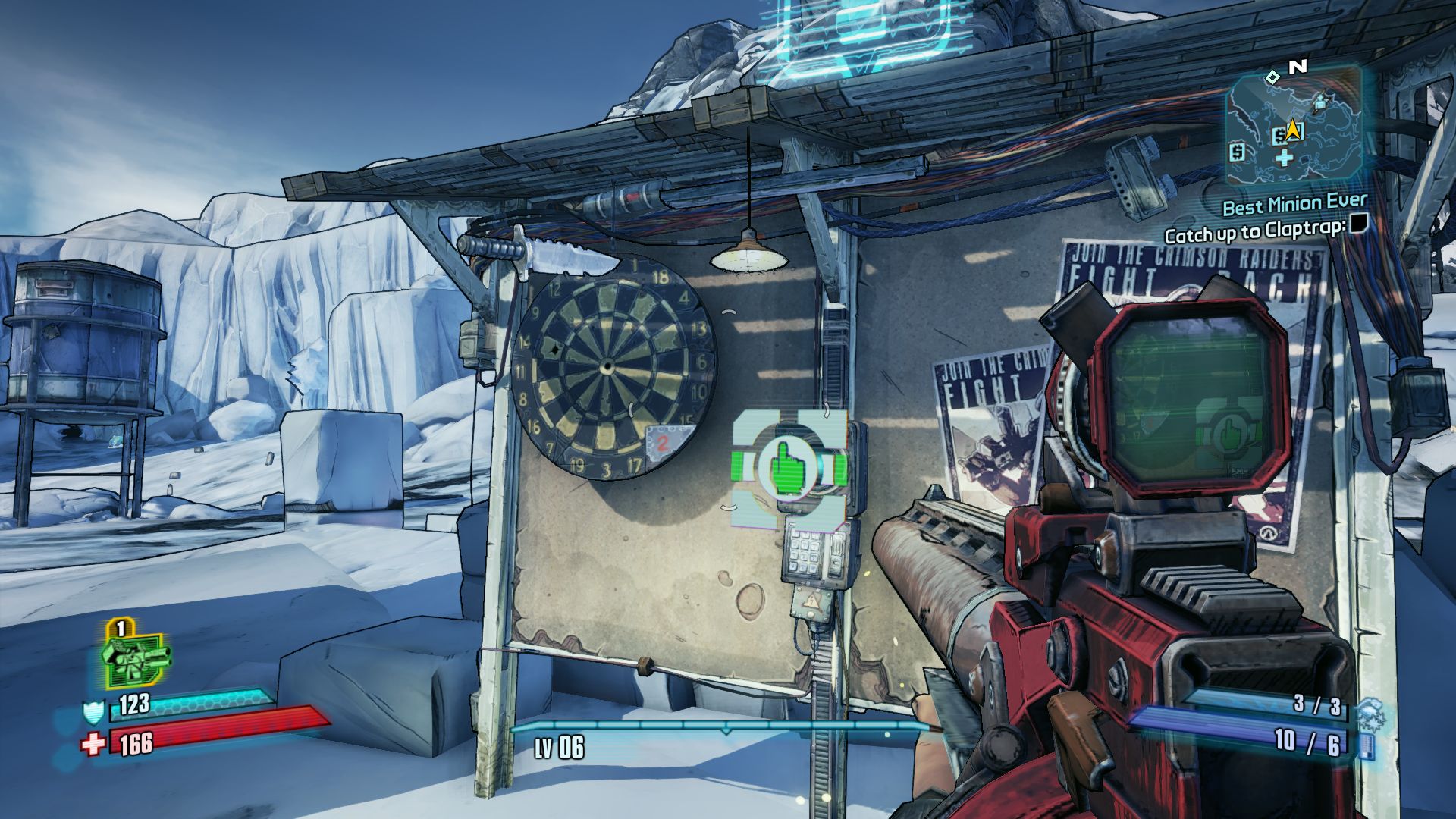The height and width of the screenshot is (819, 1456).
Task: Open the minimap
Action: point(1293,126)
